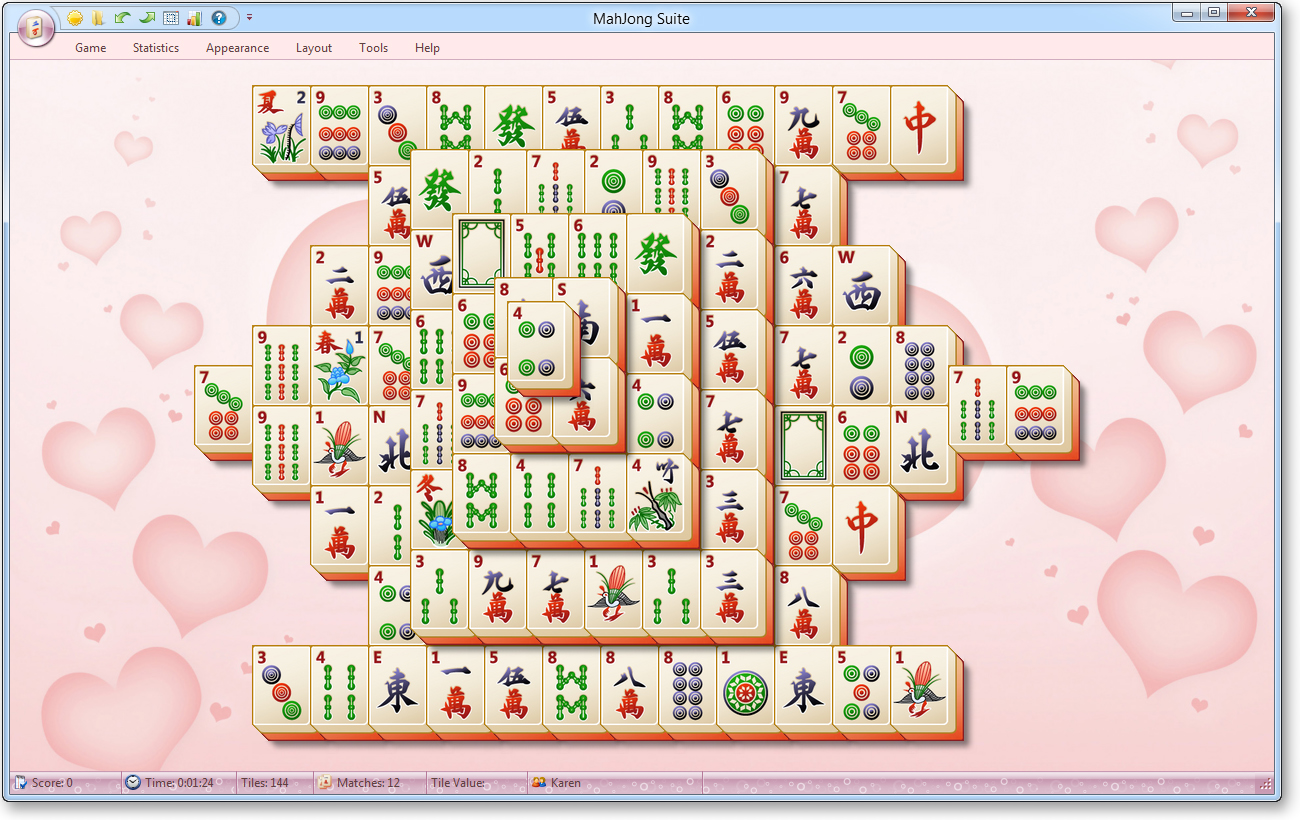
Task: Open the Appearance menu
Action: click(x=237, y=48)
